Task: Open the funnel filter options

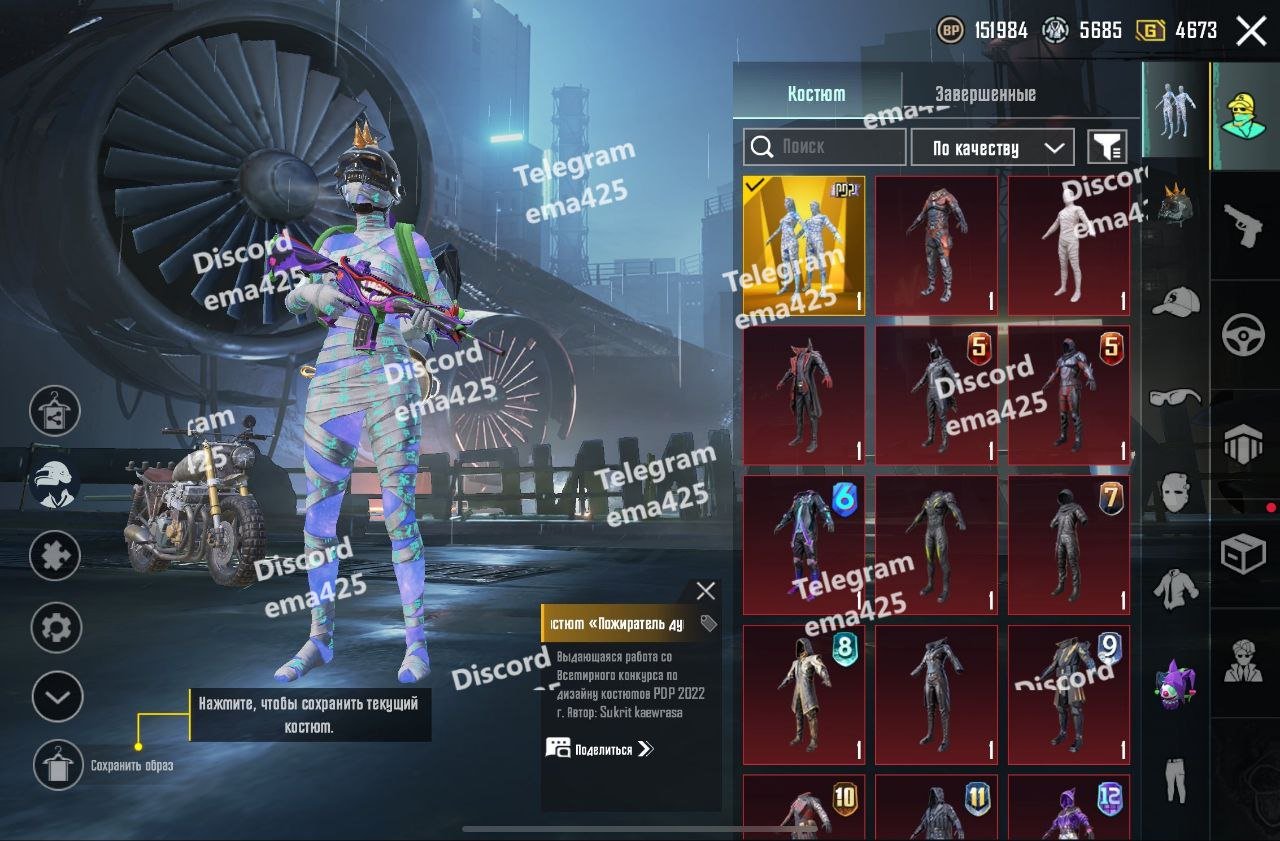Action: coord(1107,148)
